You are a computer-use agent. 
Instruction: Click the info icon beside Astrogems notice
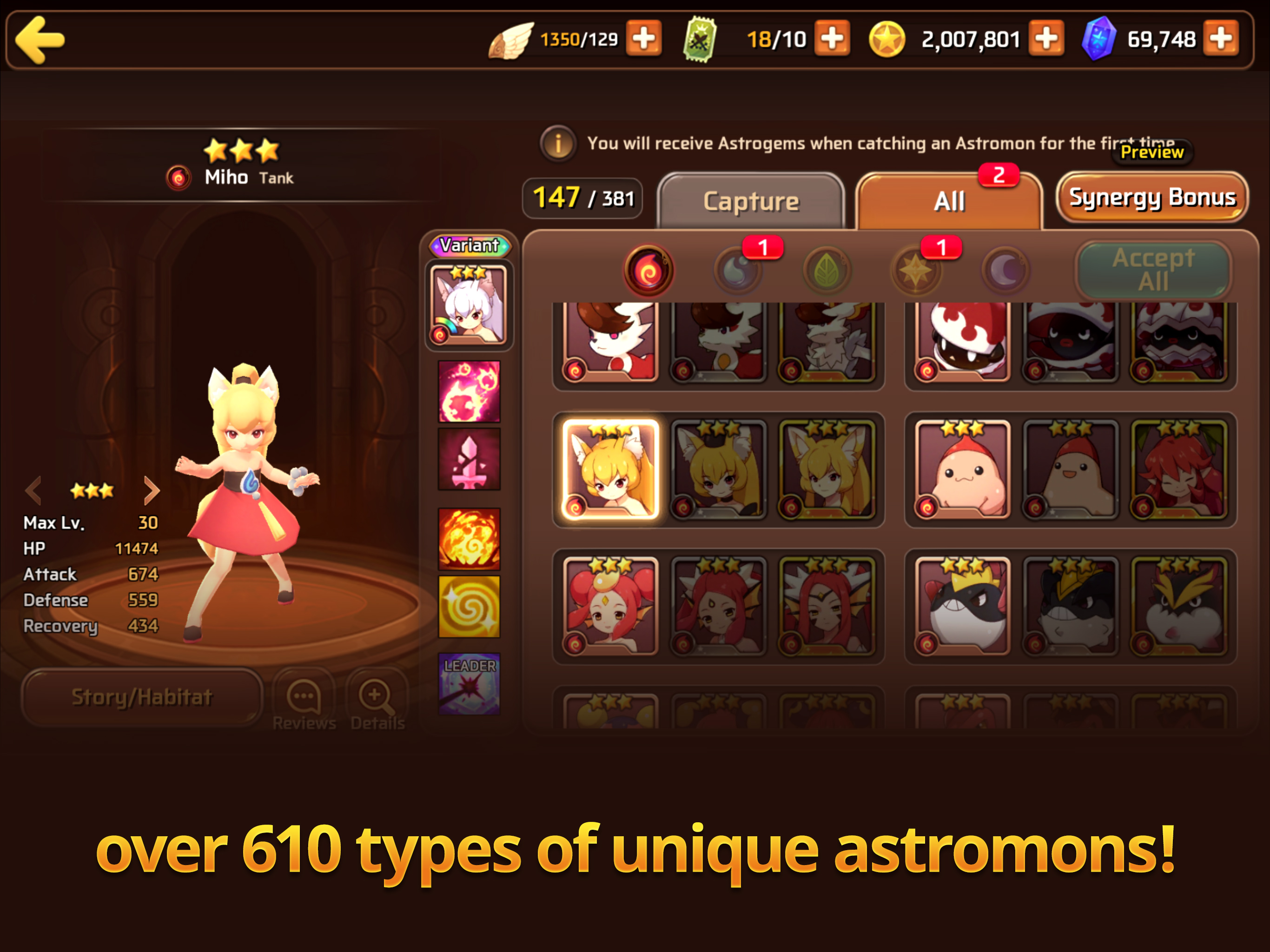click(557, 143)
